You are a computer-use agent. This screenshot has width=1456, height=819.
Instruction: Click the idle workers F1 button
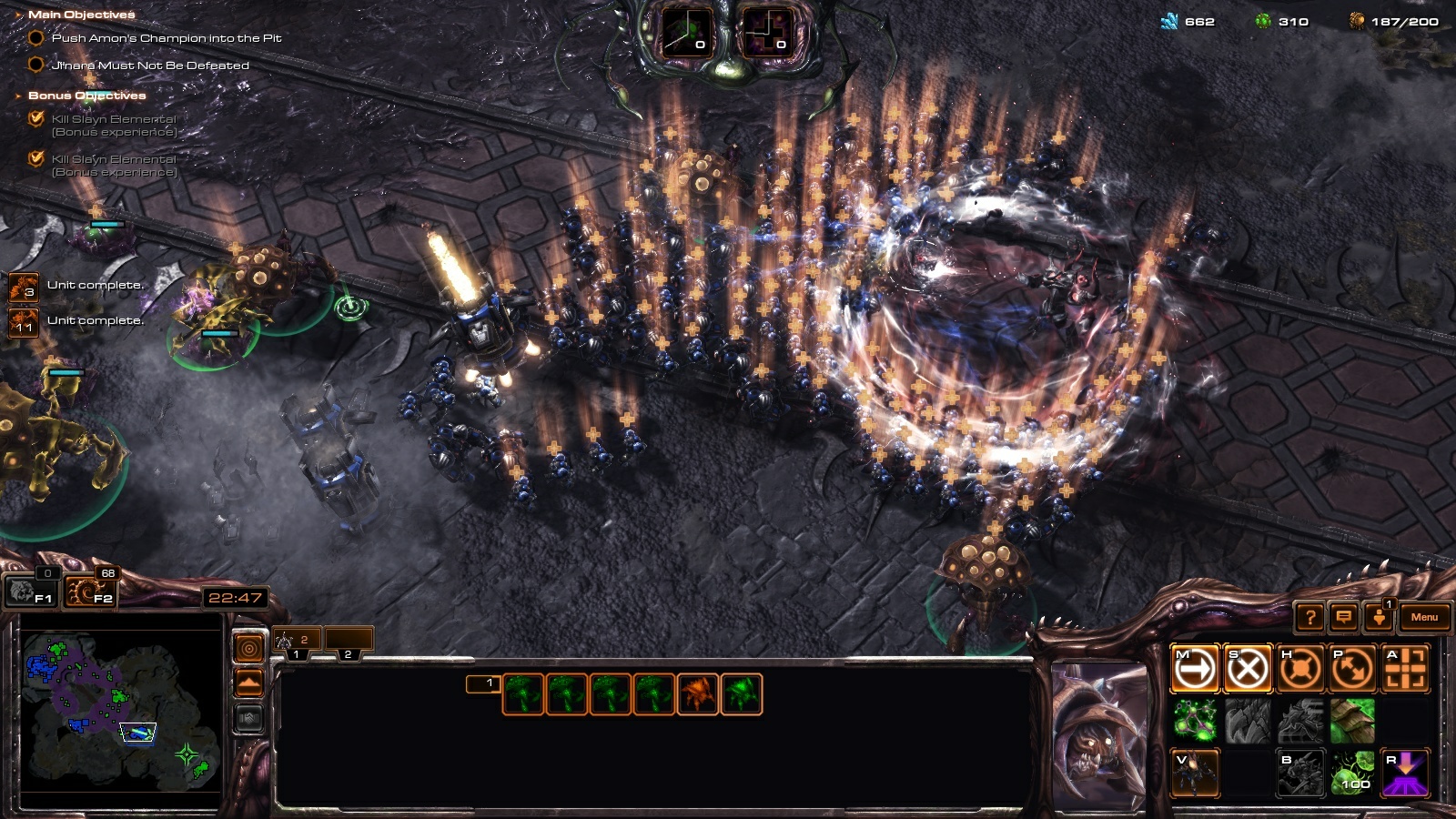coord(31,592)
